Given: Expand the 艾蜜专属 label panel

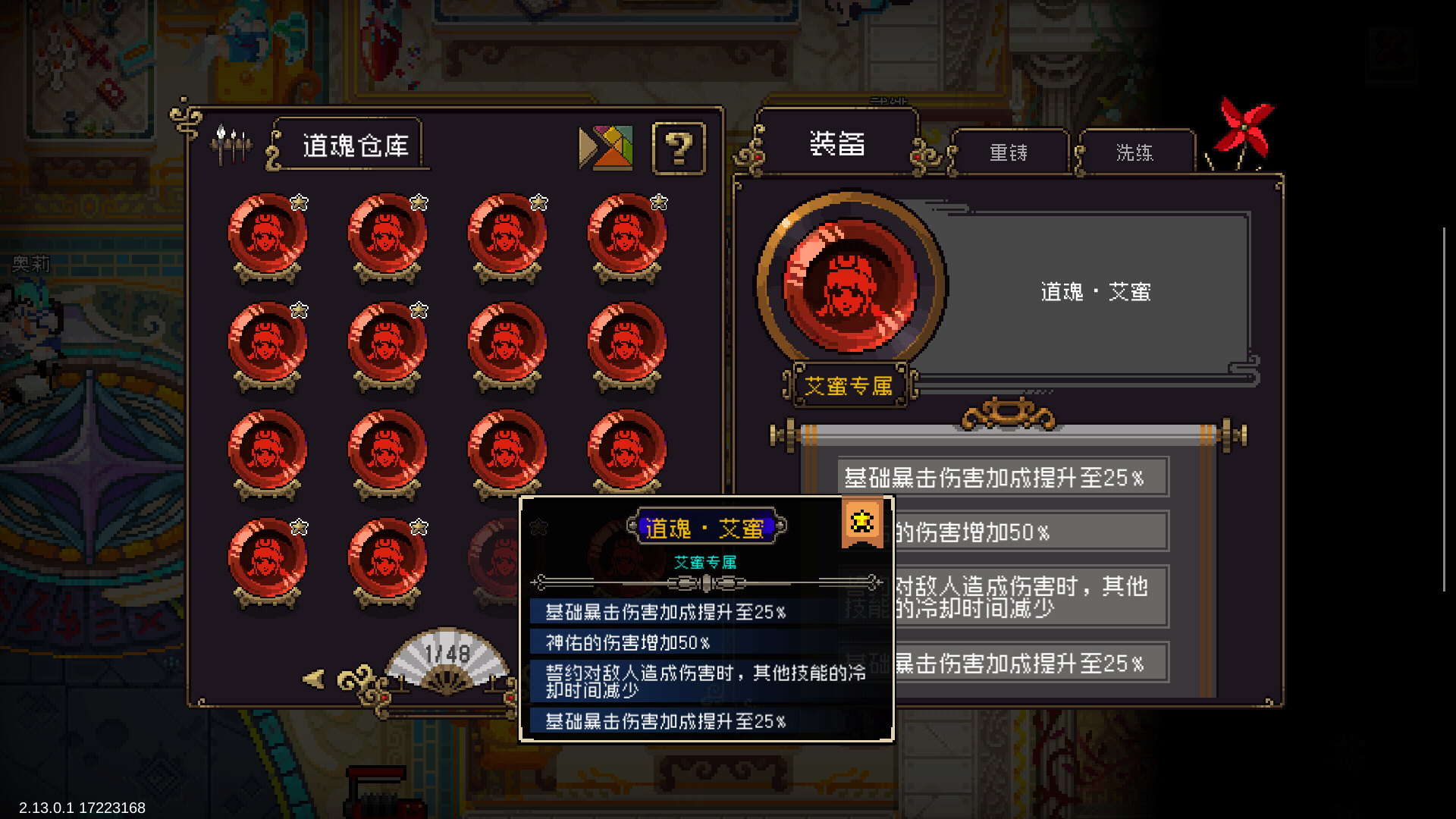Looking at the screenshot, I should coord(849,387).
